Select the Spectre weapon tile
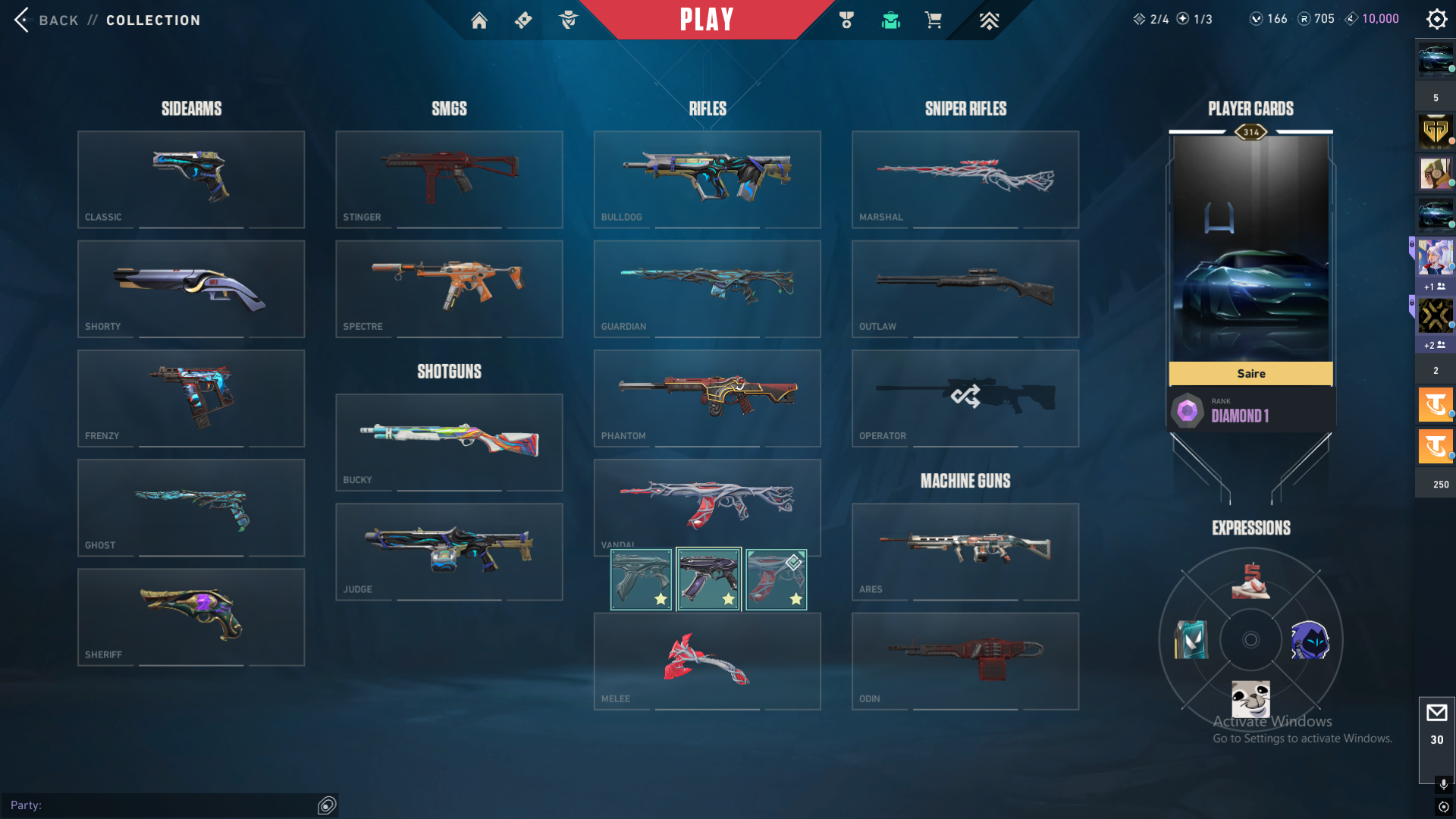This screenshot has height=819, width=1456. tap(449, 288)
